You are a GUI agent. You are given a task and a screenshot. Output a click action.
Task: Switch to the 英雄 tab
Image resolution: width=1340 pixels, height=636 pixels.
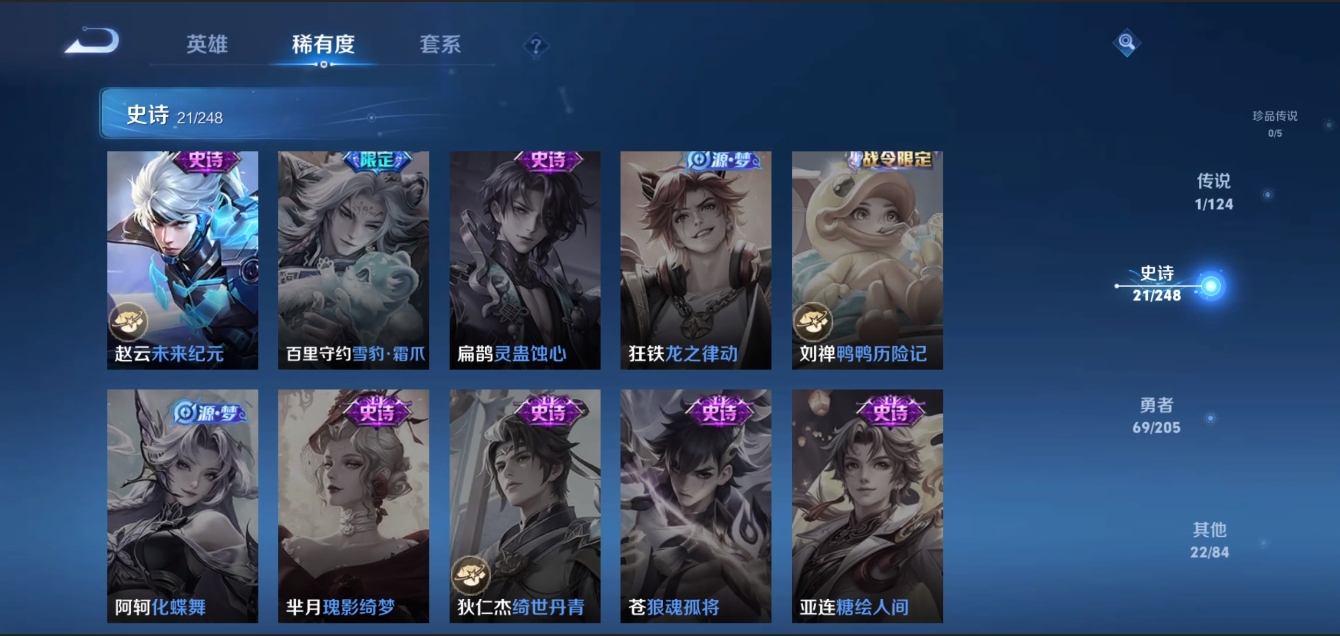click(x=207, y=45)
